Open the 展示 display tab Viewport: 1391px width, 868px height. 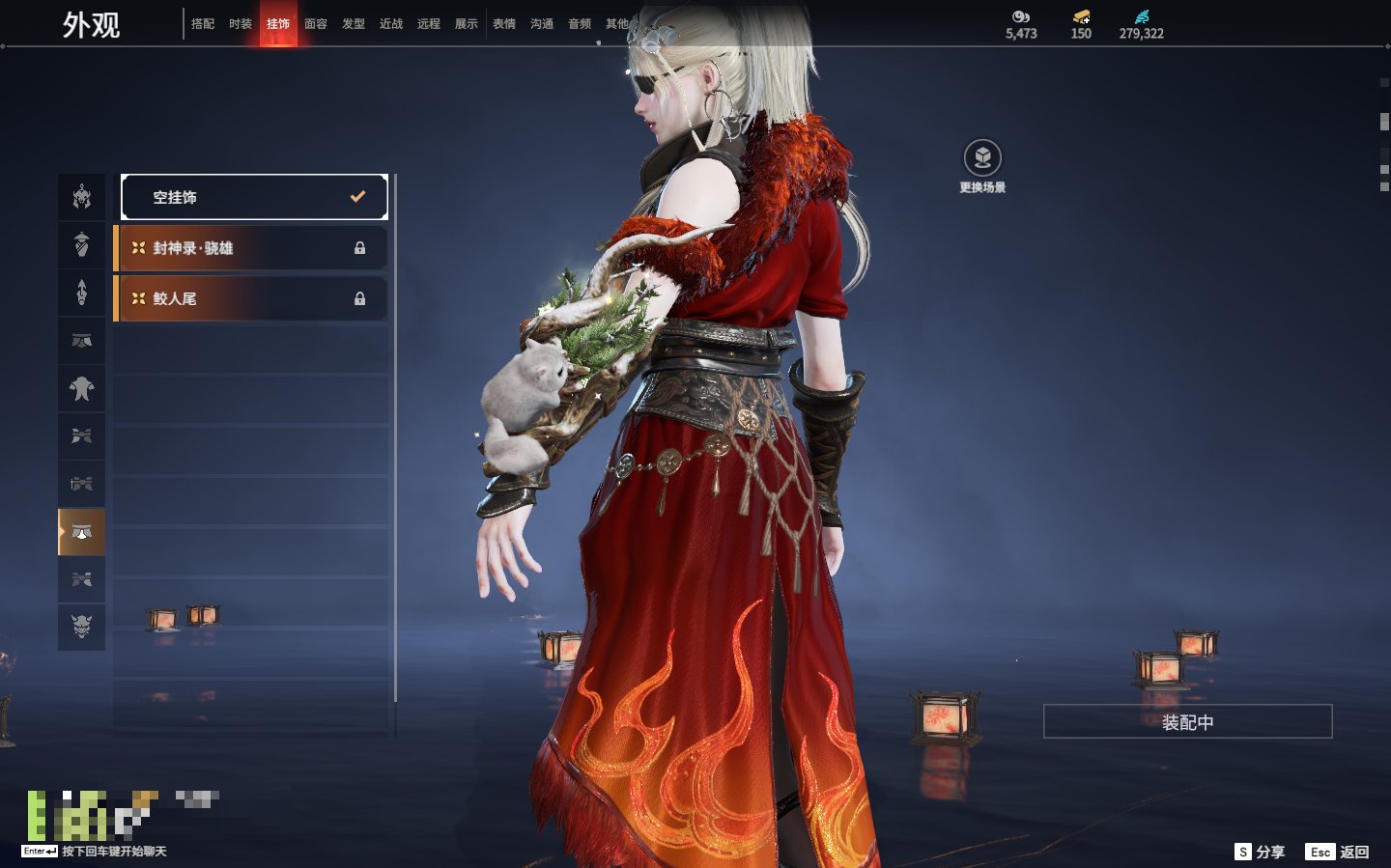pyautogui.click(x=467, y=24)
